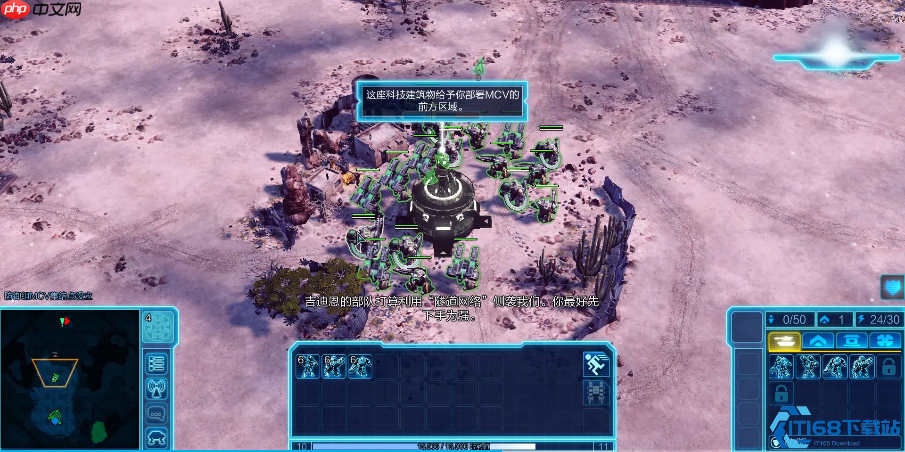Queue the first infantry unit in build panel
This screenshot has height=452, width=905.
780,368
